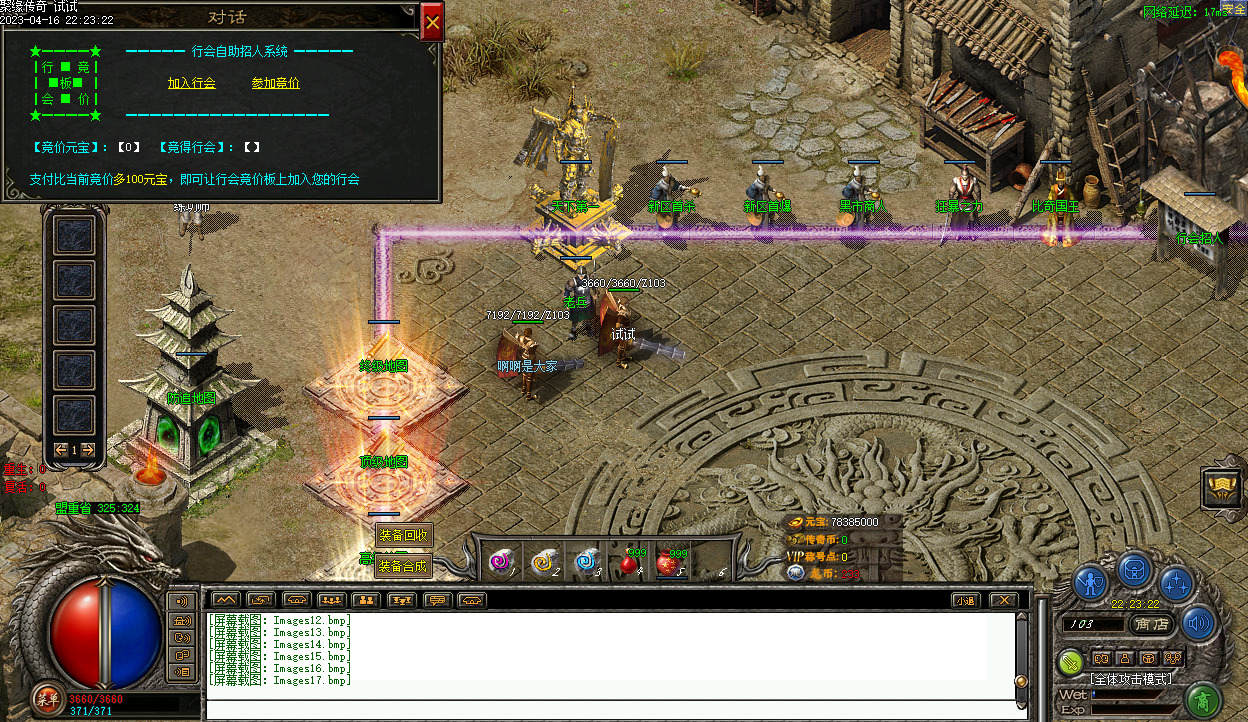The image size is (1248, 722).
Task: Click the 小退 logout button
Action: (964, 600)
